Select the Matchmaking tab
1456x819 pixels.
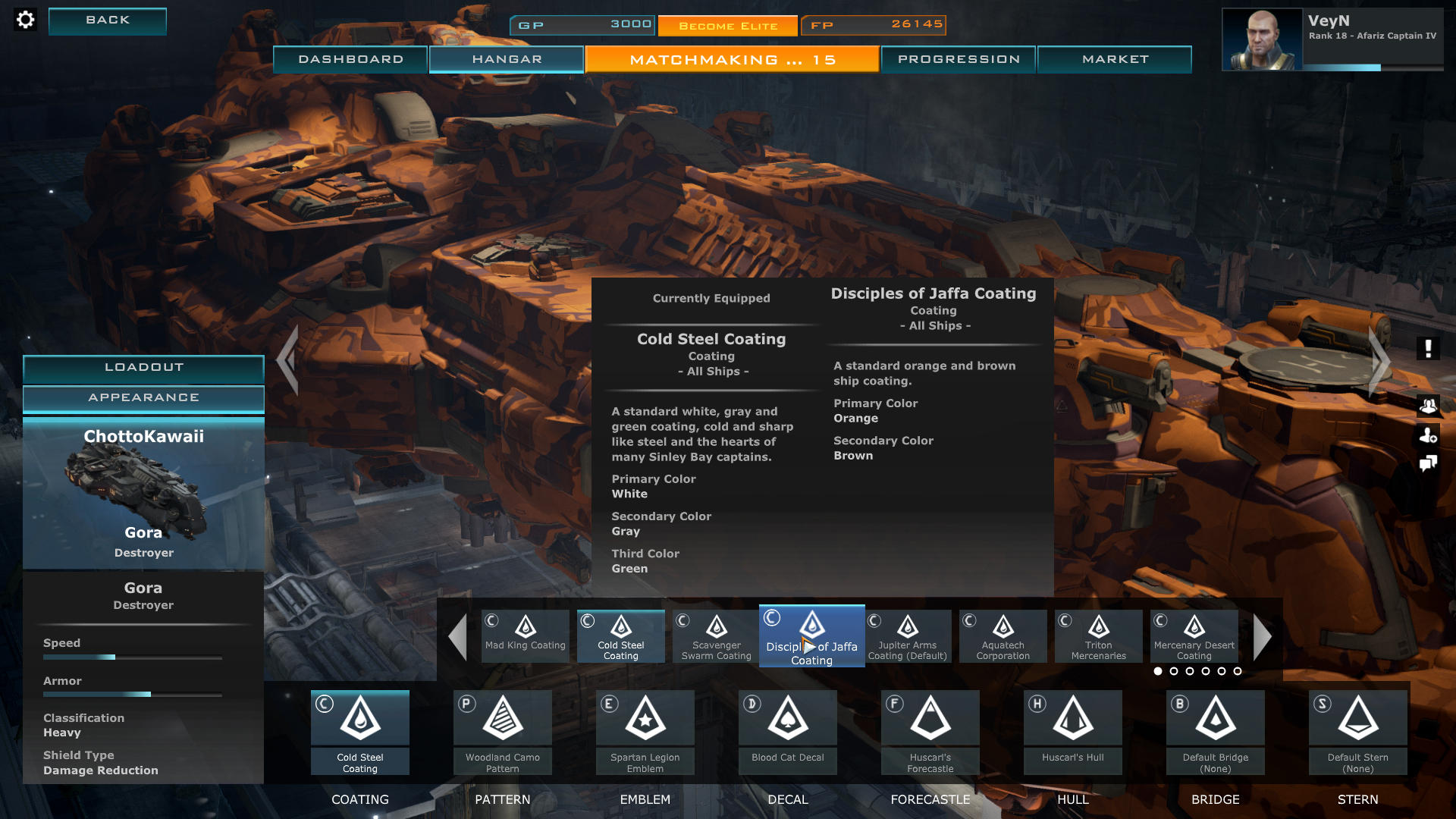[732, 59]
